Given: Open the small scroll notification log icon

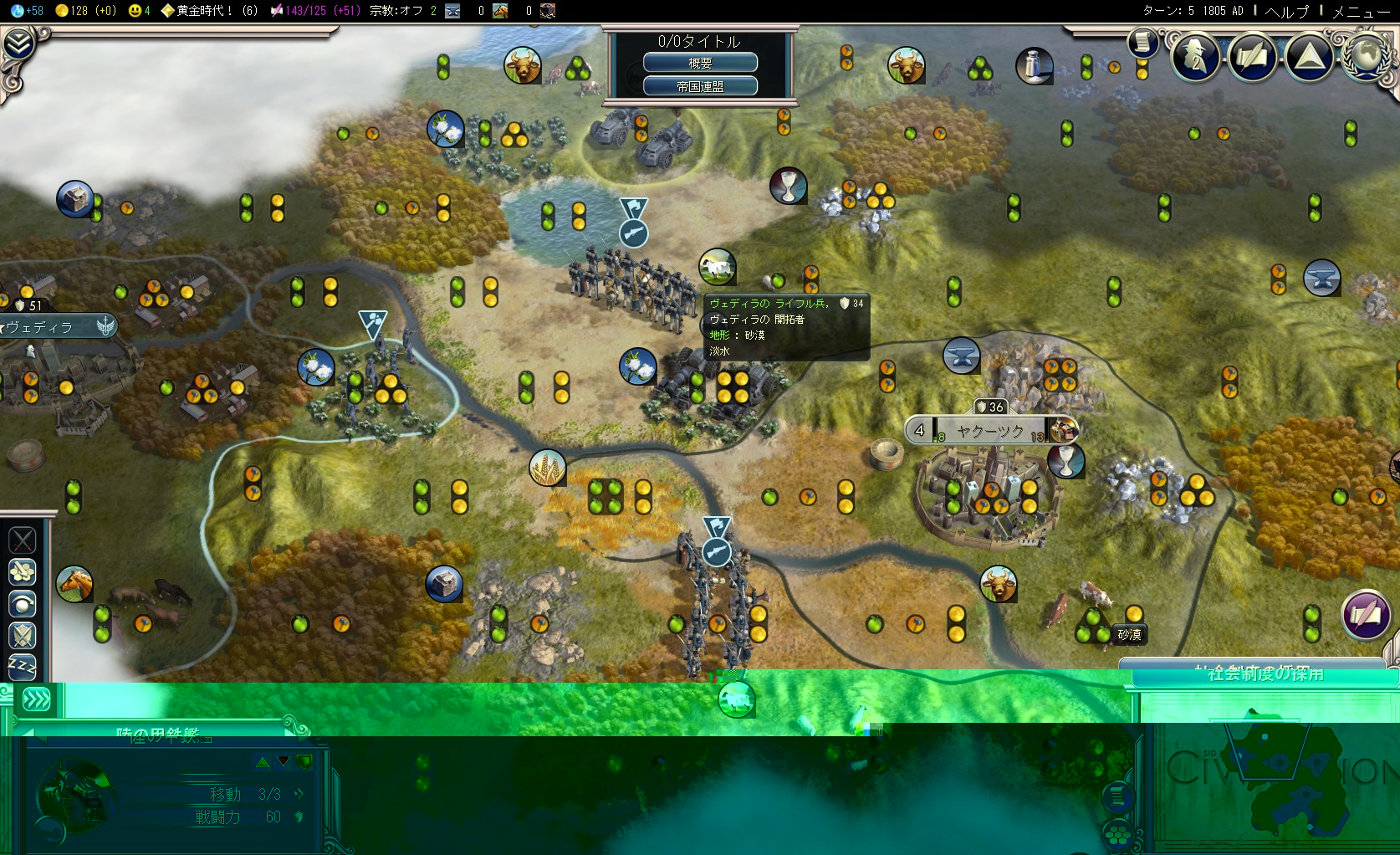Looking at the screenshot, I should 1142,42.
